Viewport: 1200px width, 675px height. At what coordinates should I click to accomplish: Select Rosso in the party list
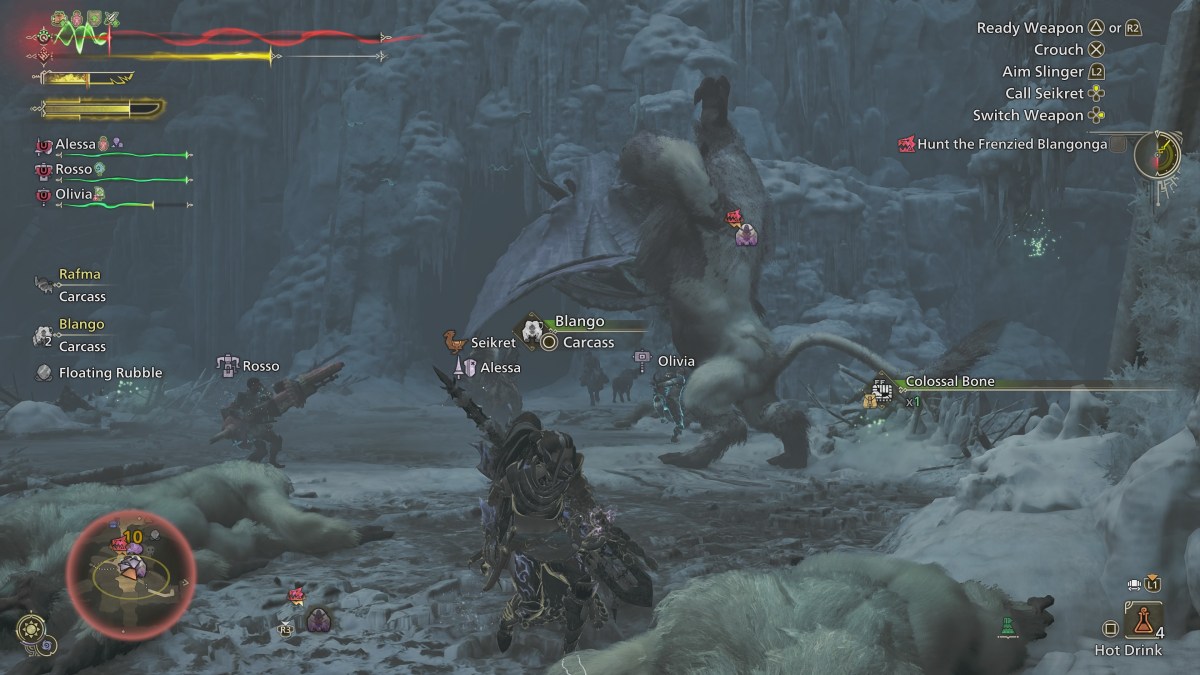click(x=73, y=170)
